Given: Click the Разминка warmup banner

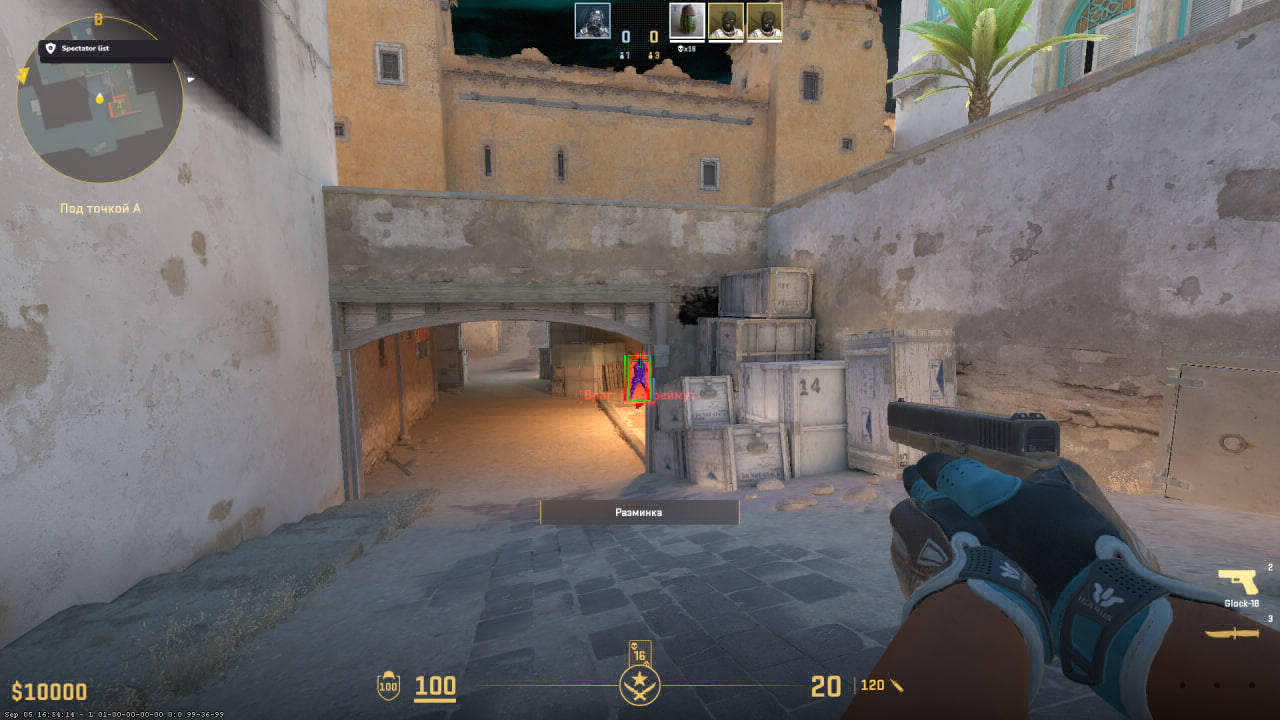Looking at the screenshot, I should pos(638,511).
